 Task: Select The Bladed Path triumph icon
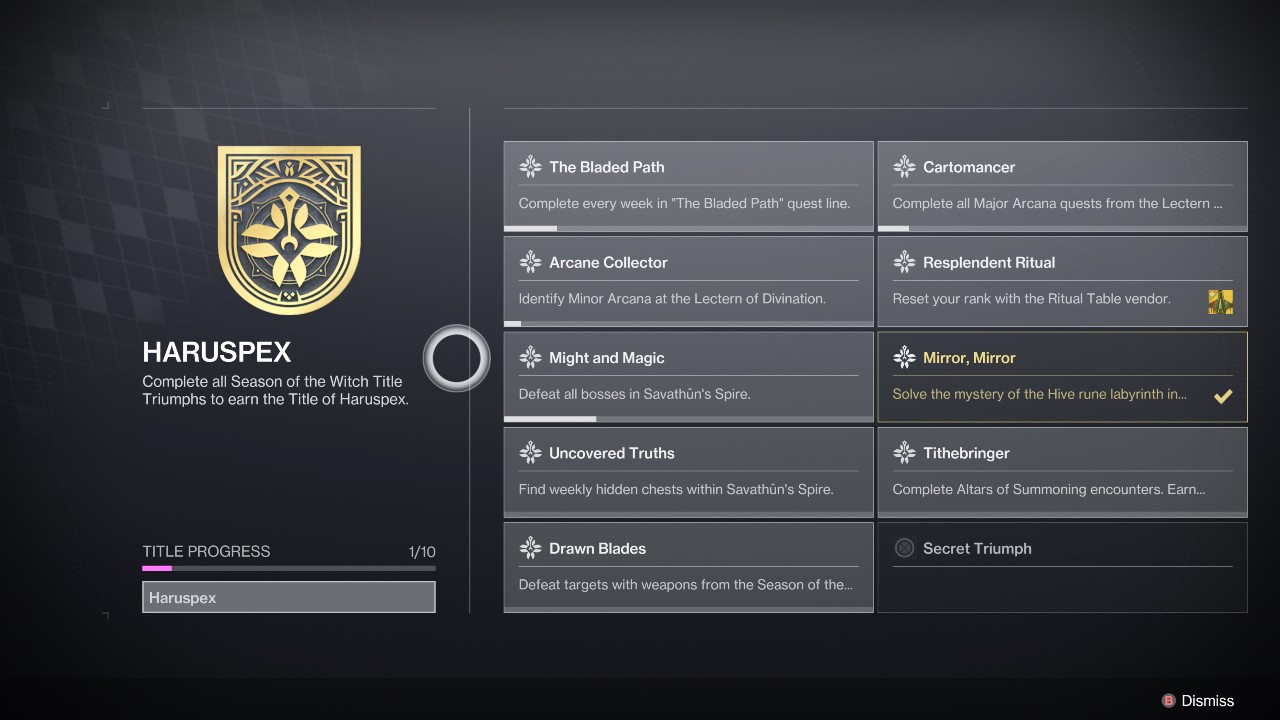(530, 166)
